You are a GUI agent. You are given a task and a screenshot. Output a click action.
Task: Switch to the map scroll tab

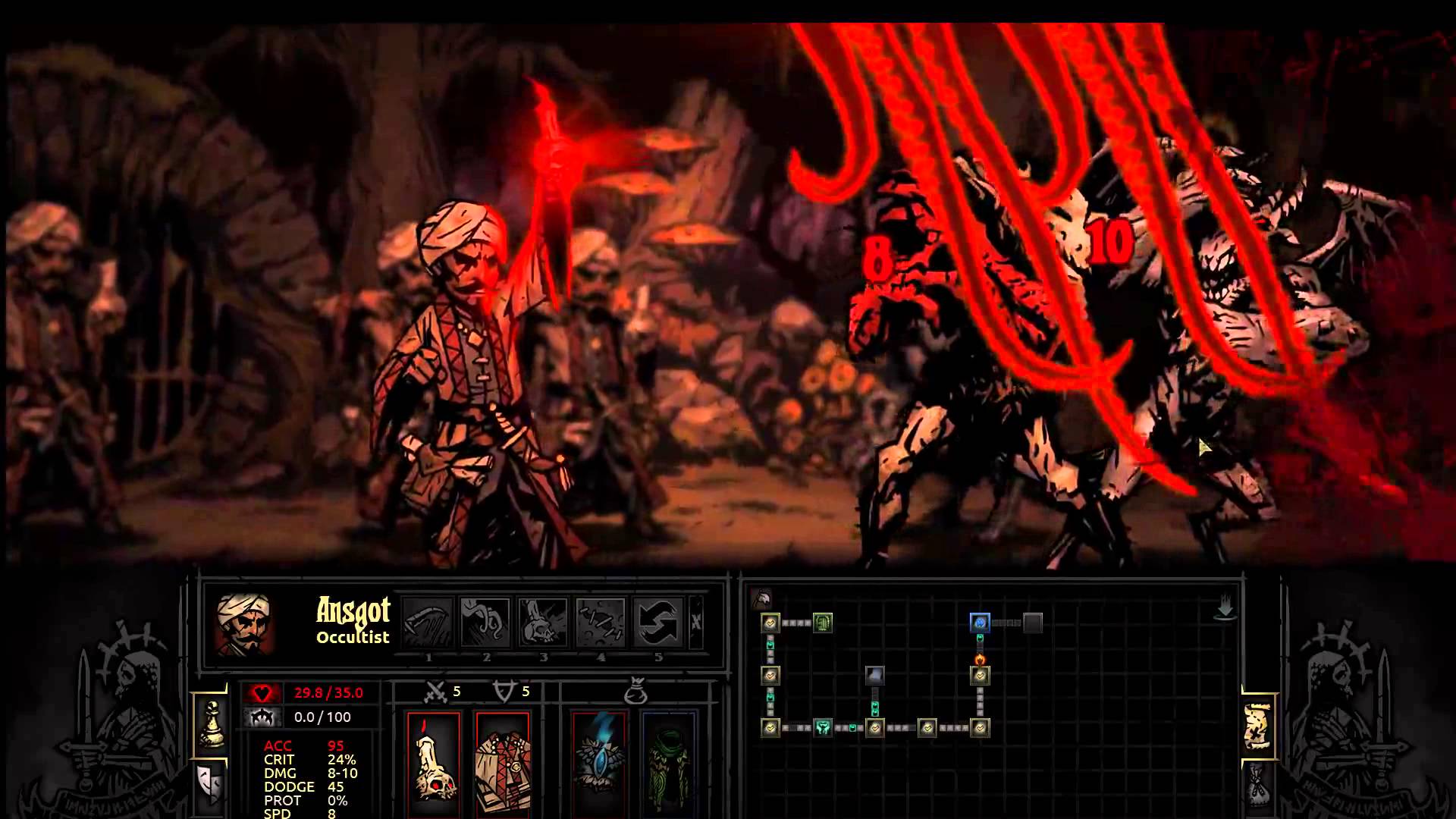[x=1259, y=726]
